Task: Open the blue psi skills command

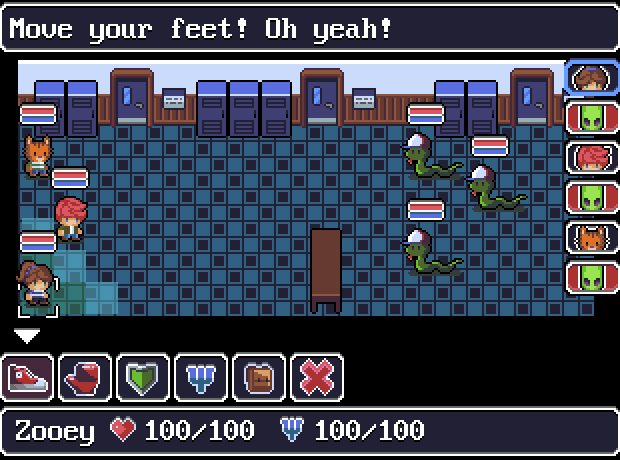Action: click(x=201, y=377)
